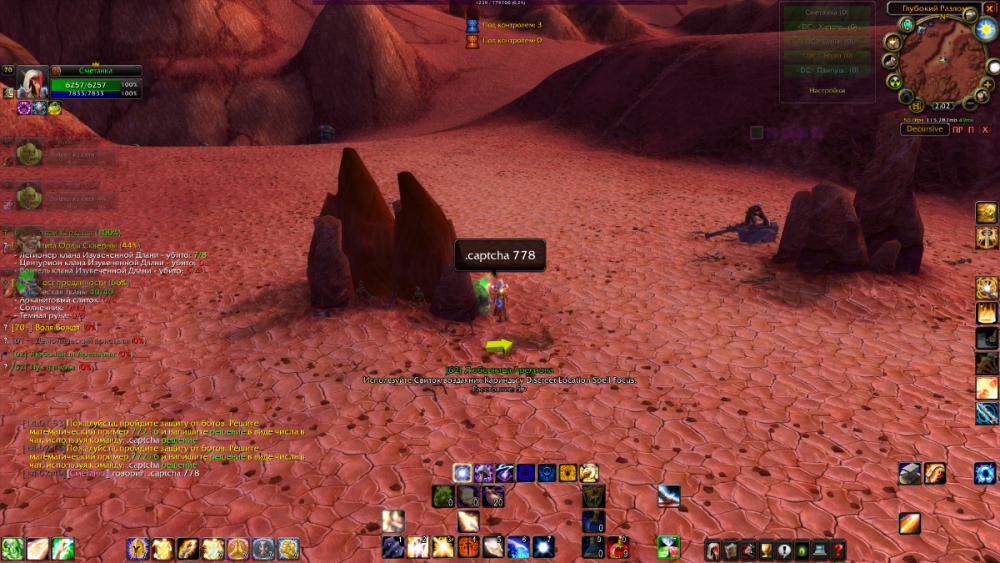
Task: Click the anvil icon
Action: click(x=909, y=473)
